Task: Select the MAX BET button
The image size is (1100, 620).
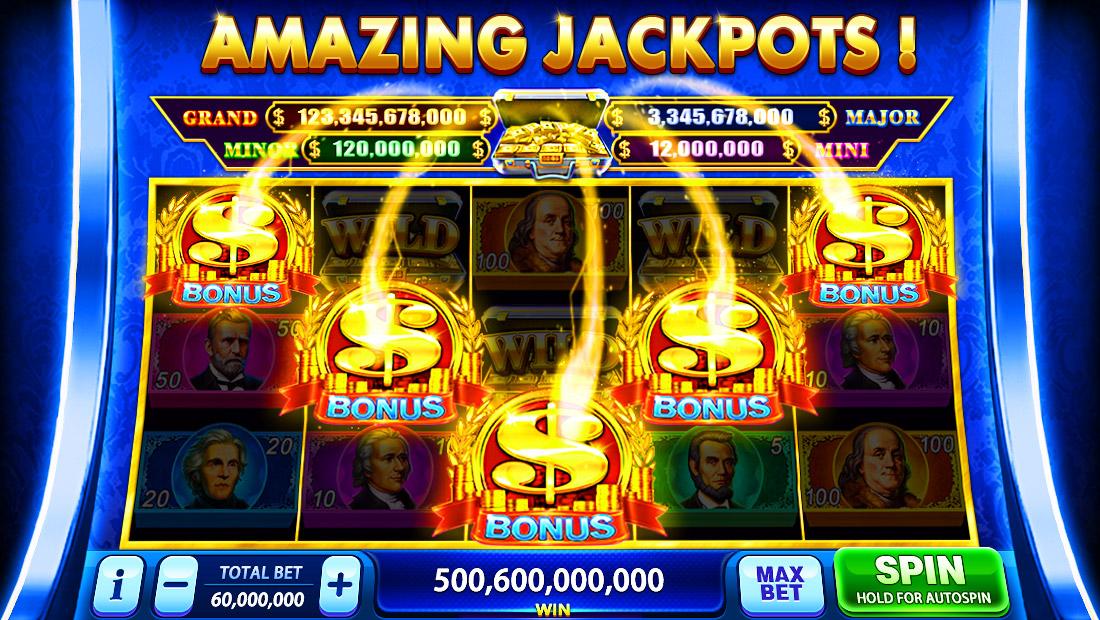Action: point(781,584)
